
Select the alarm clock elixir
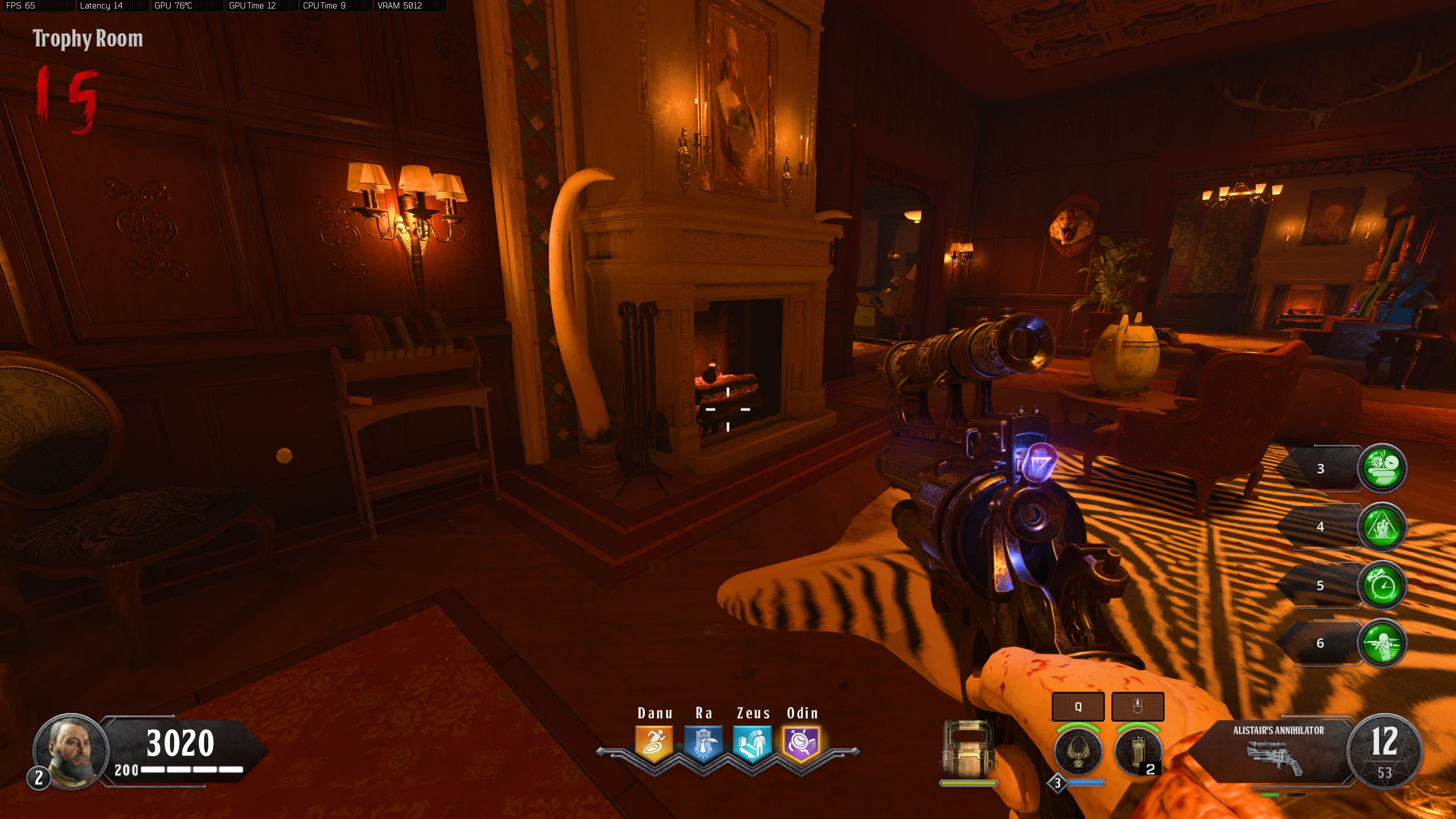[x=1382, y=585]
